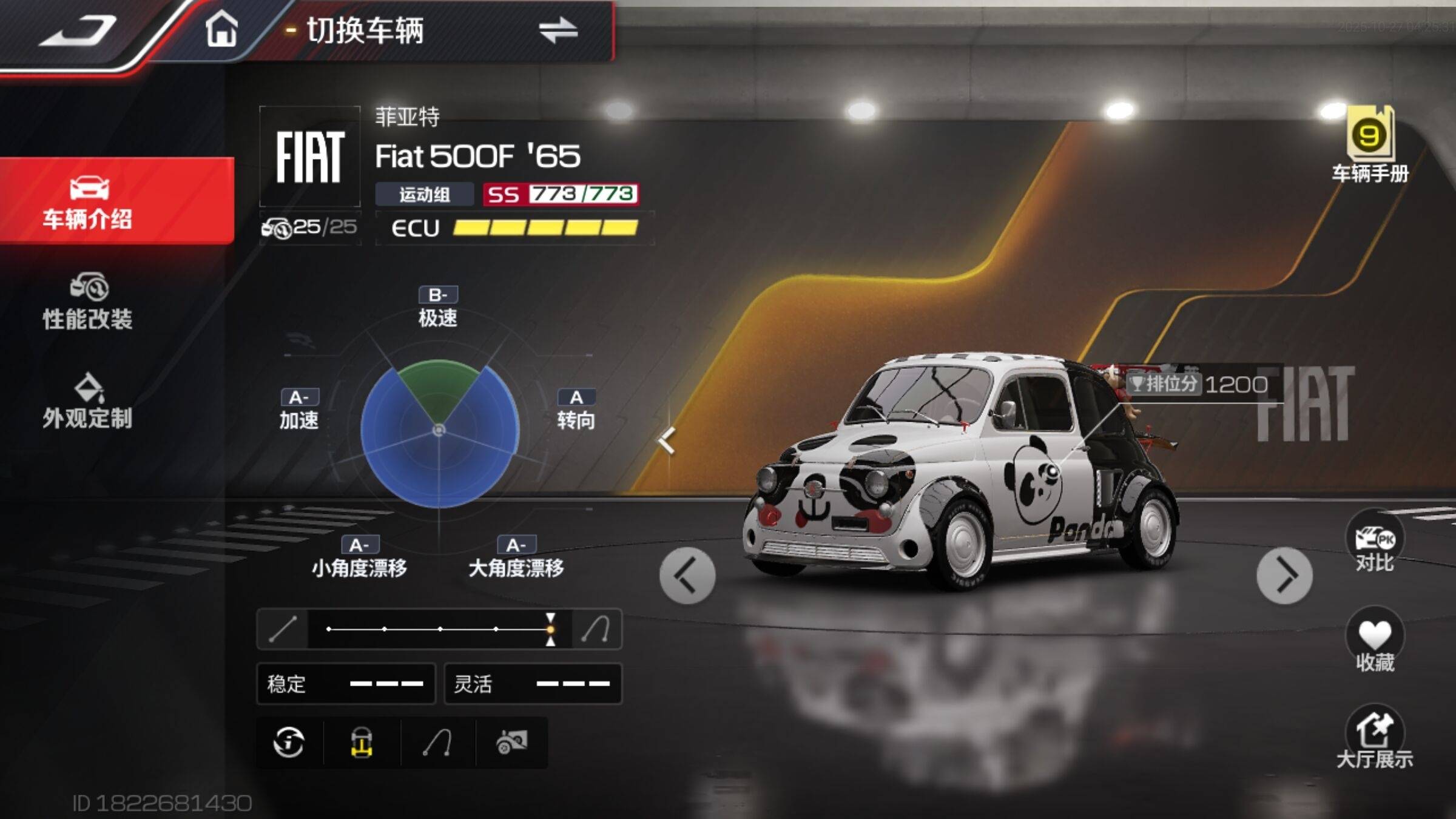Adjust the handling tuning slider

550,629
